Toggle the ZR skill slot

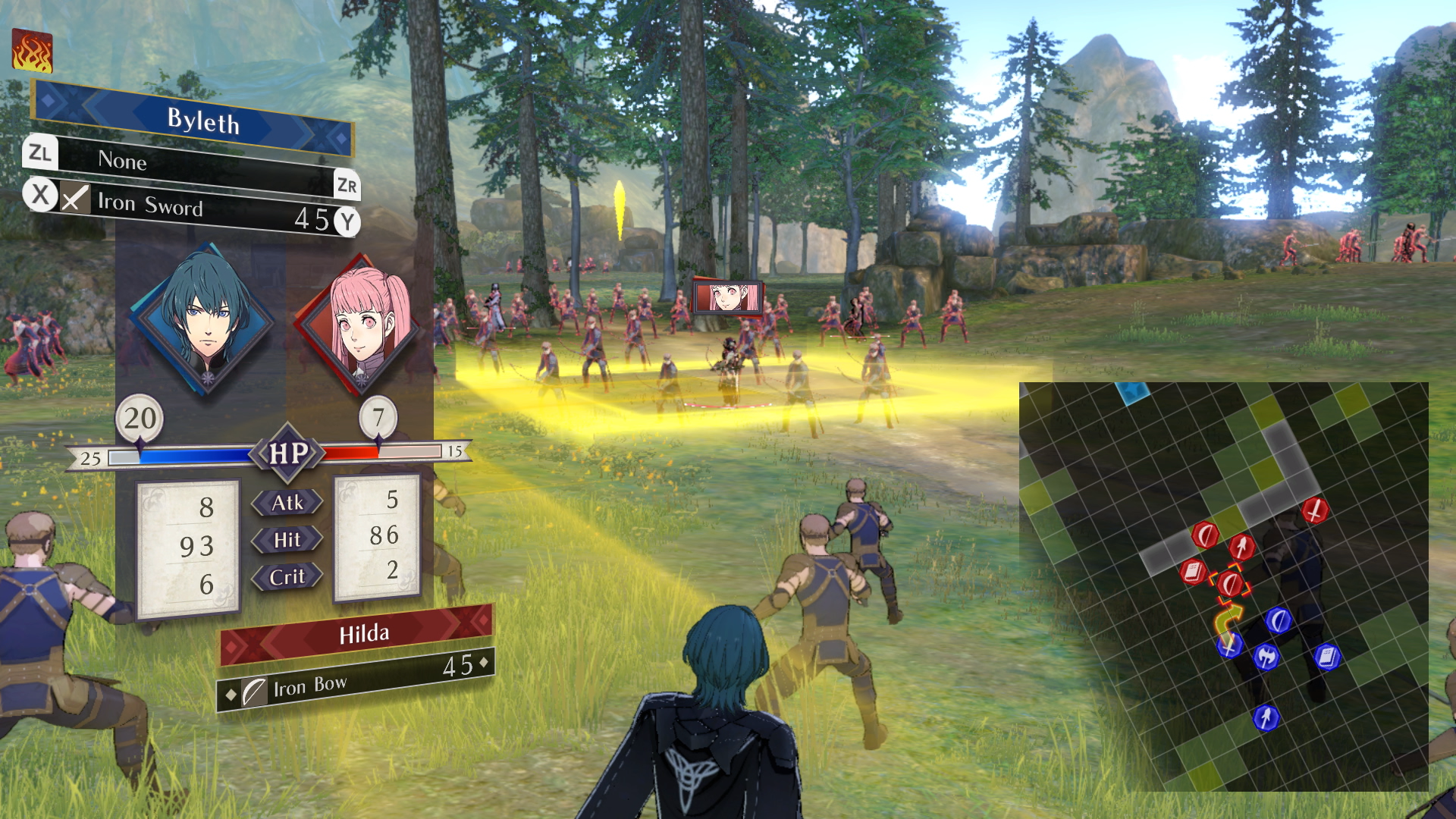[x=346, y=184]
